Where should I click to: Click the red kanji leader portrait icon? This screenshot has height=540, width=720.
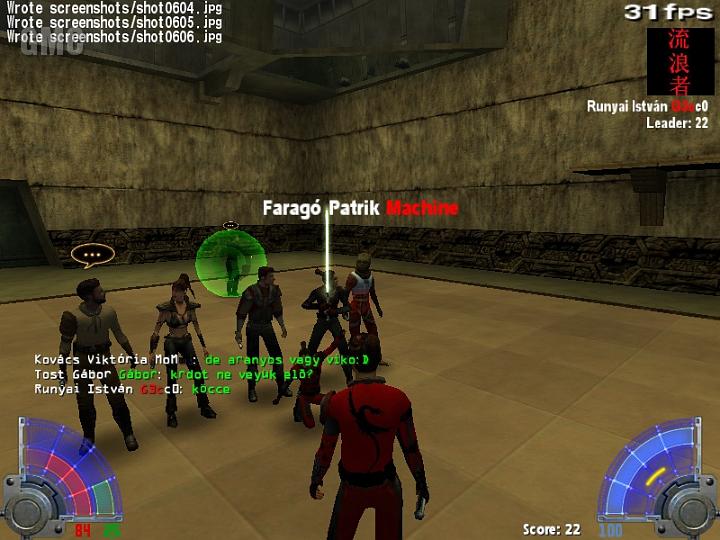tap(671, 61)
